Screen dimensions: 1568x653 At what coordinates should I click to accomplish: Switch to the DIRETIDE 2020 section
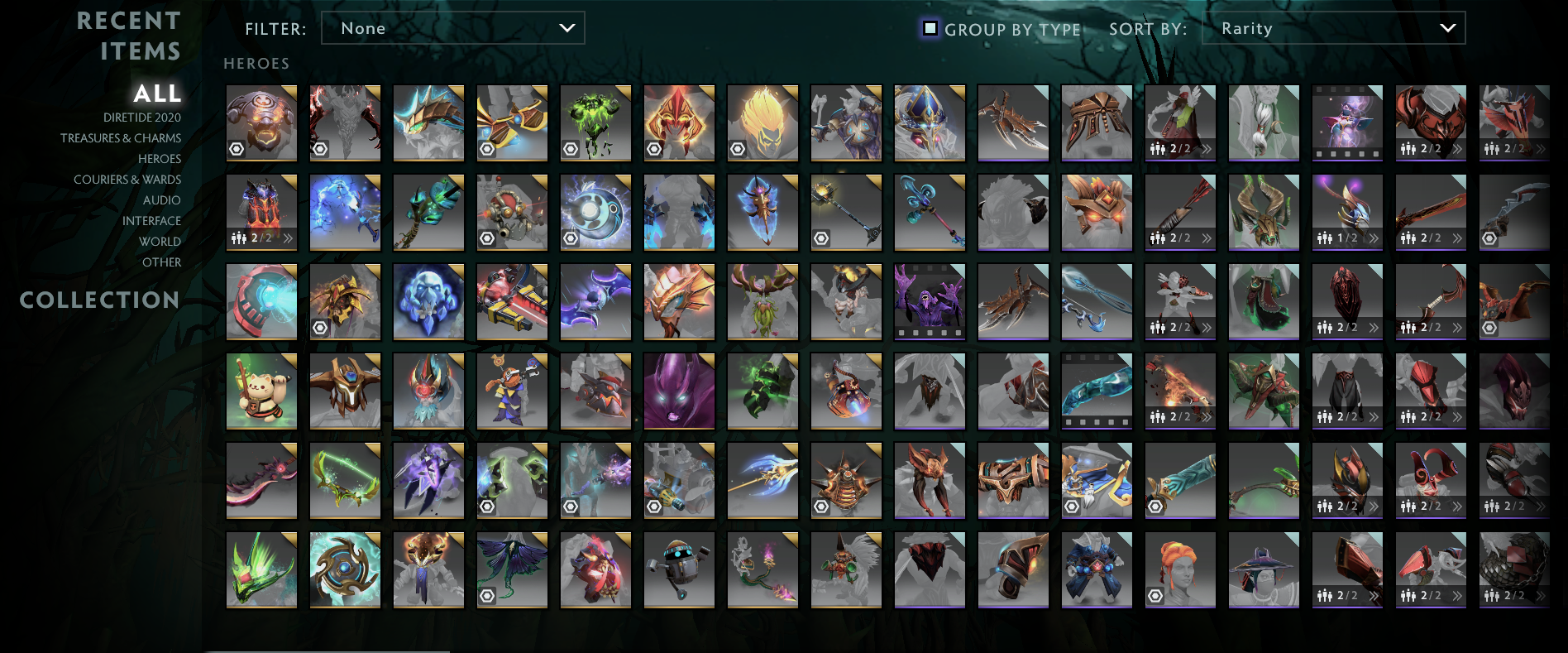[x=141, y=117]
